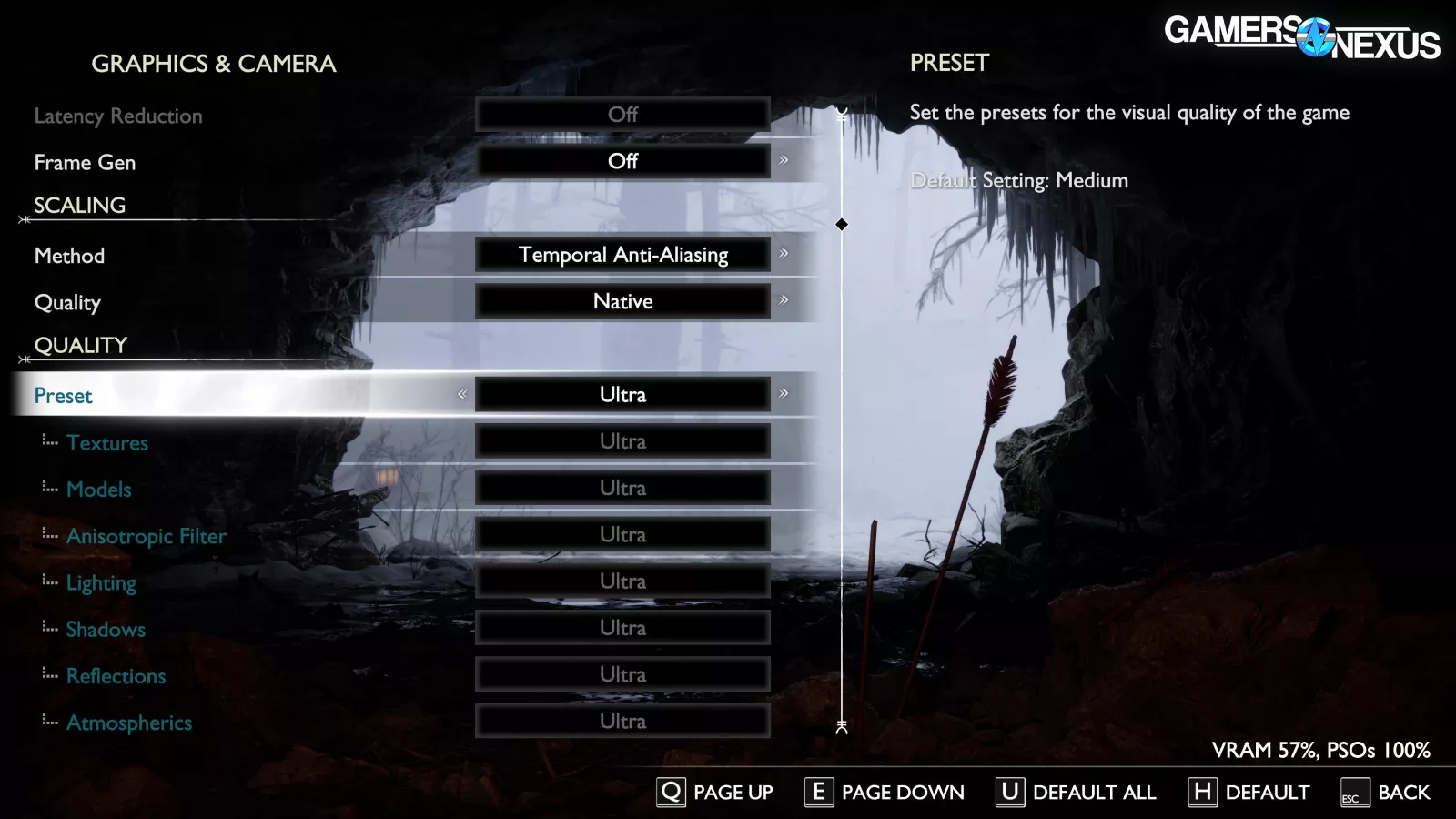Select the Textures quality sub-setting
Screen dimensions: 1456x819
click(106, 443)
